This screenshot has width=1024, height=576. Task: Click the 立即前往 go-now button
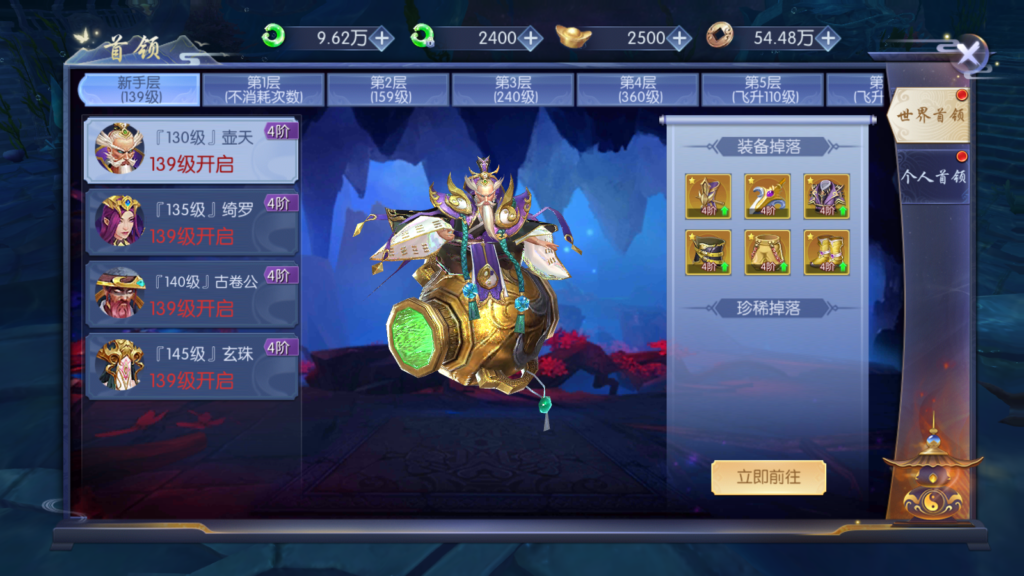point(768,477)
